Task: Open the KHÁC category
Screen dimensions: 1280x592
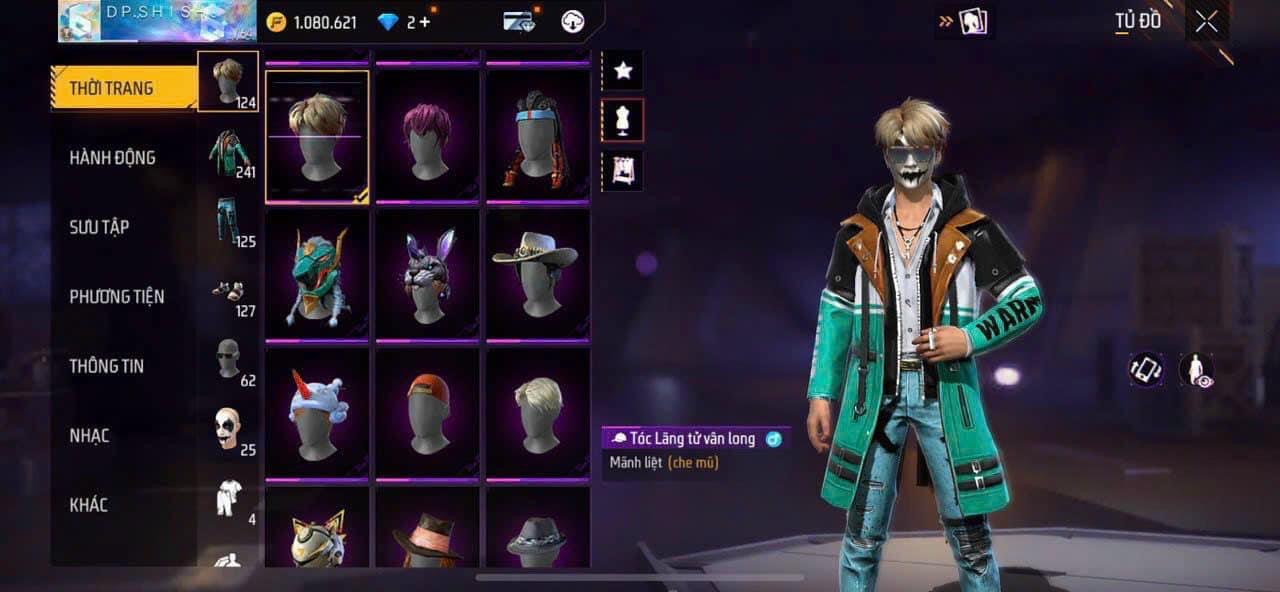Action: point(88,505)
